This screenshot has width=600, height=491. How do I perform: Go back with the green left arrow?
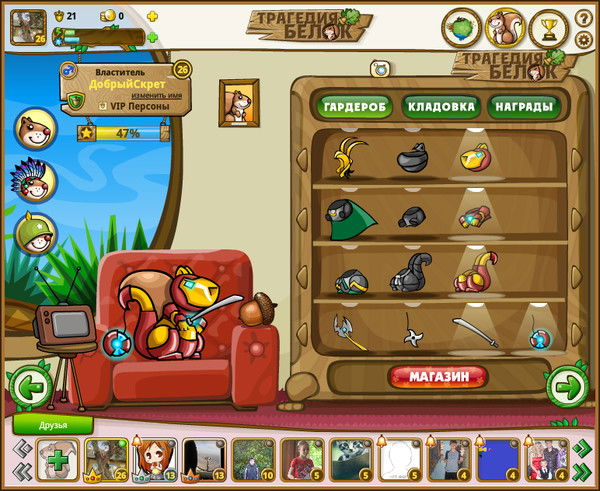30,387
